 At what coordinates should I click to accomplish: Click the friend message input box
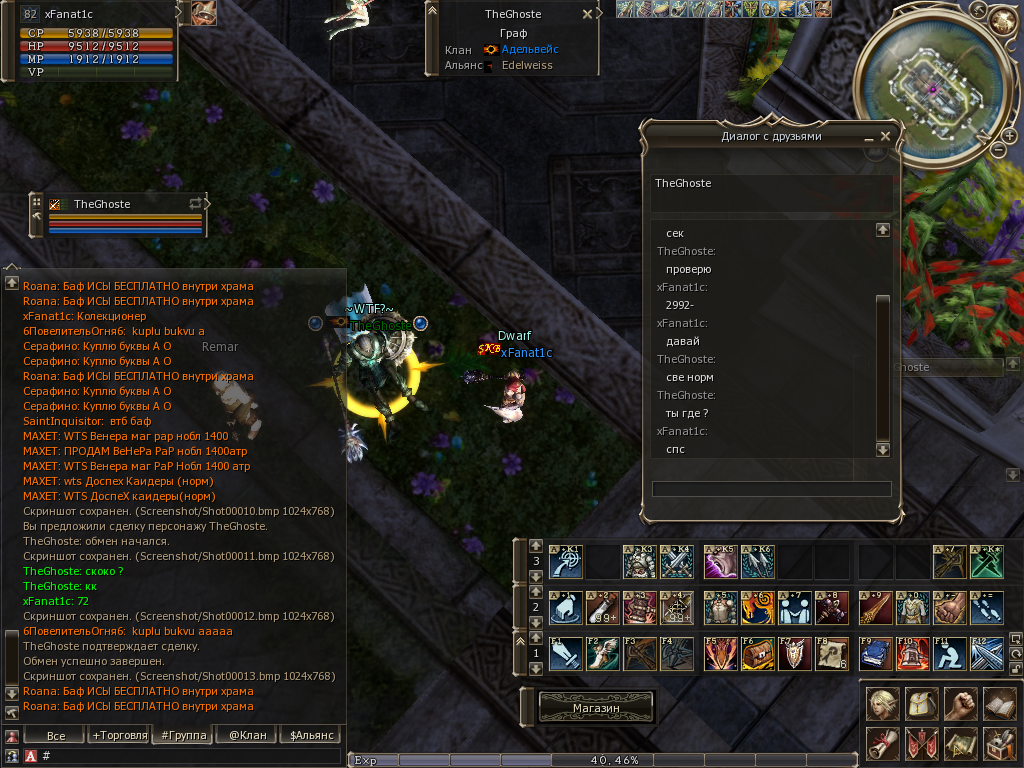tap(771, 489)
